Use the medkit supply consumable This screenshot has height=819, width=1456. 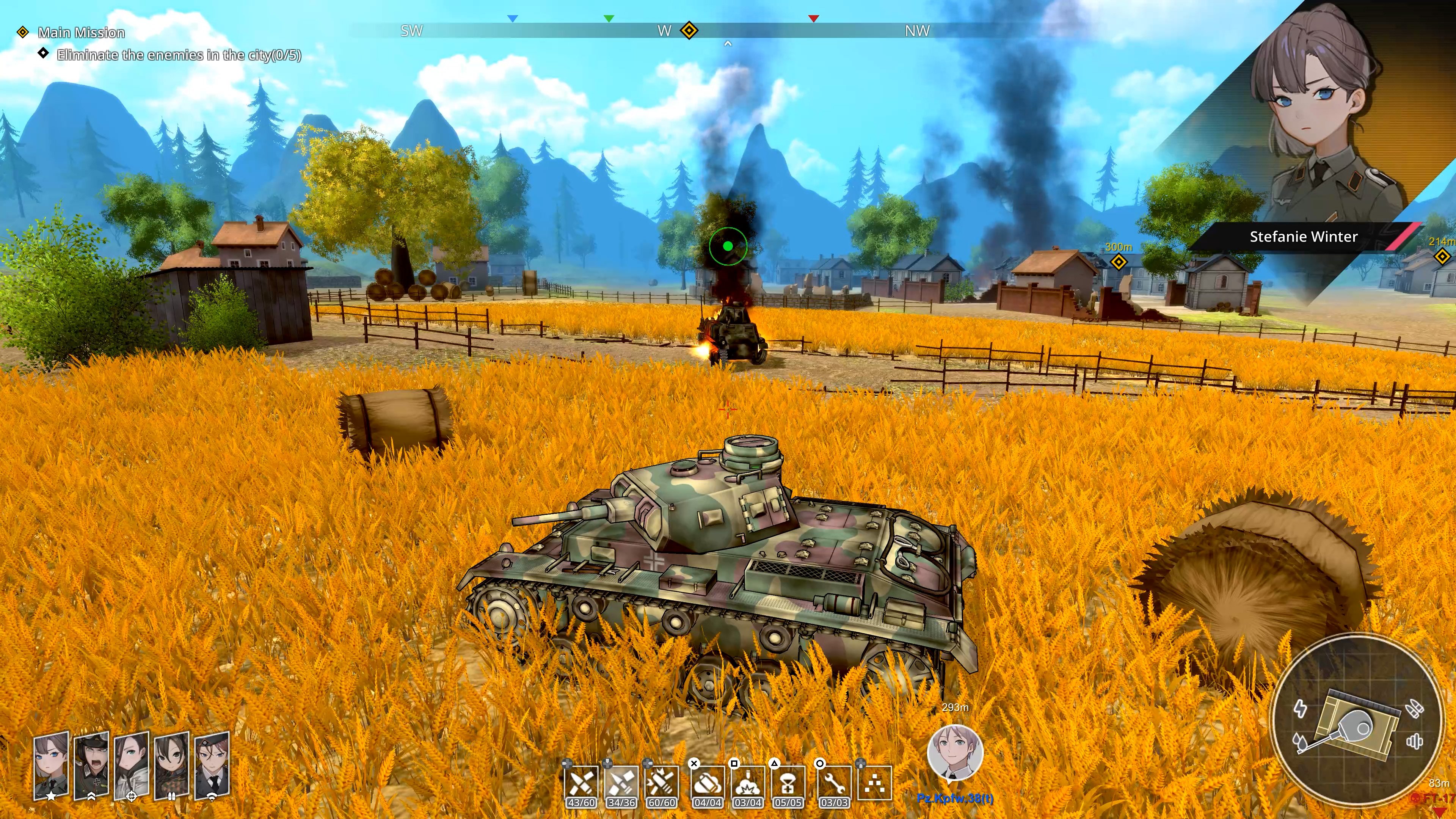pyautogui.click(x=789, y=784)
